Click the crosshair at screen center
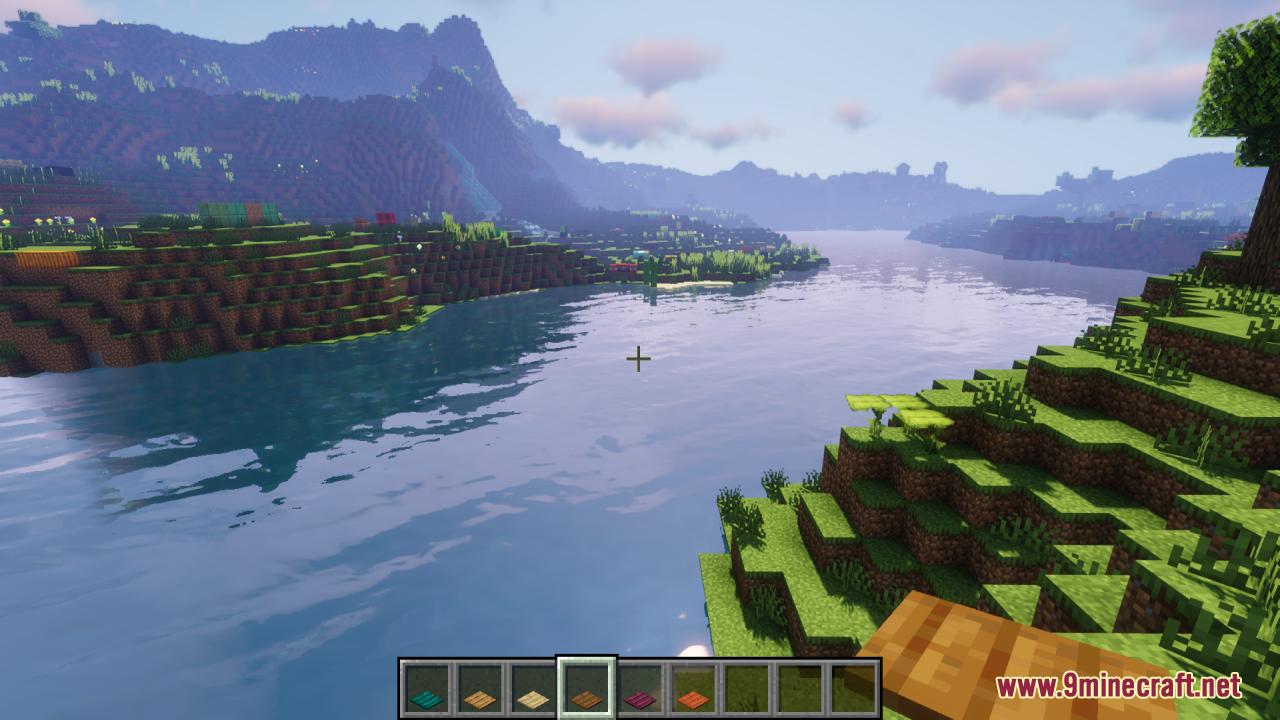 [638, 357]
